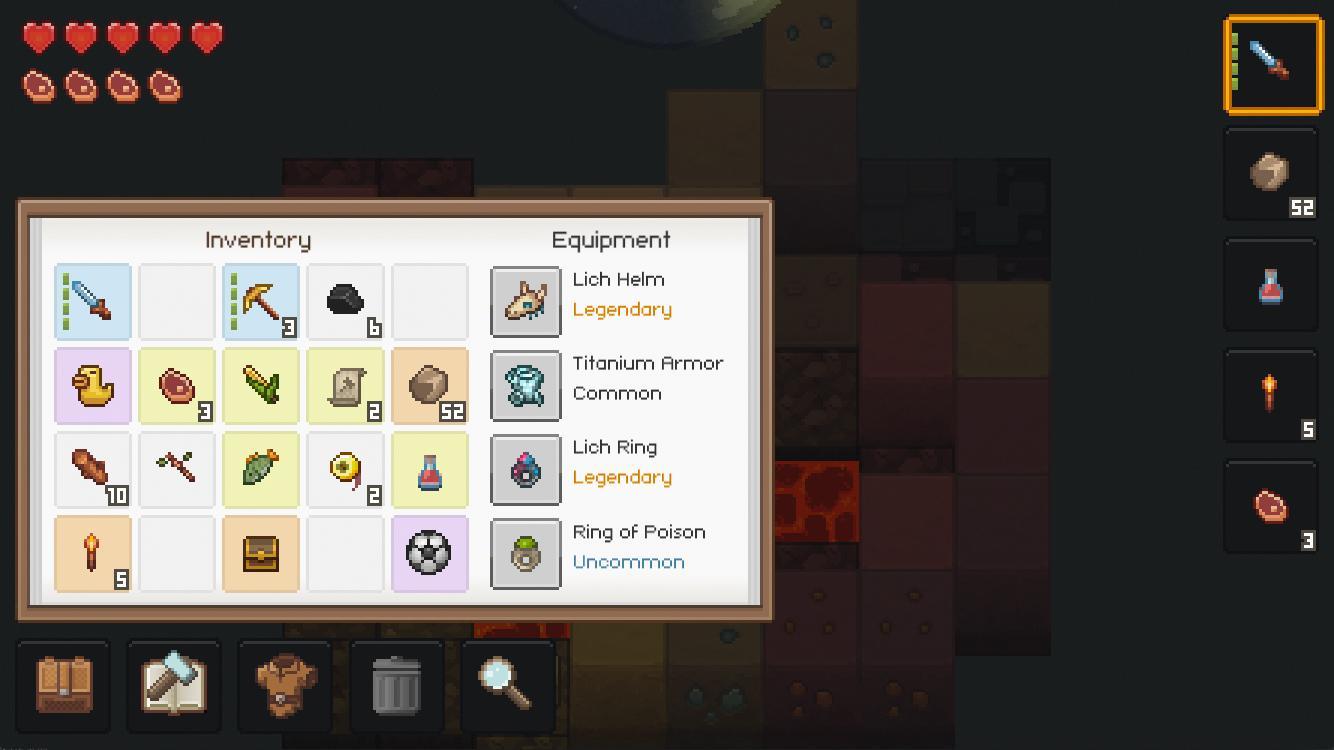Open the armor equipment icon
This screenshot has height=750, width=1334.
click(285, 686)
